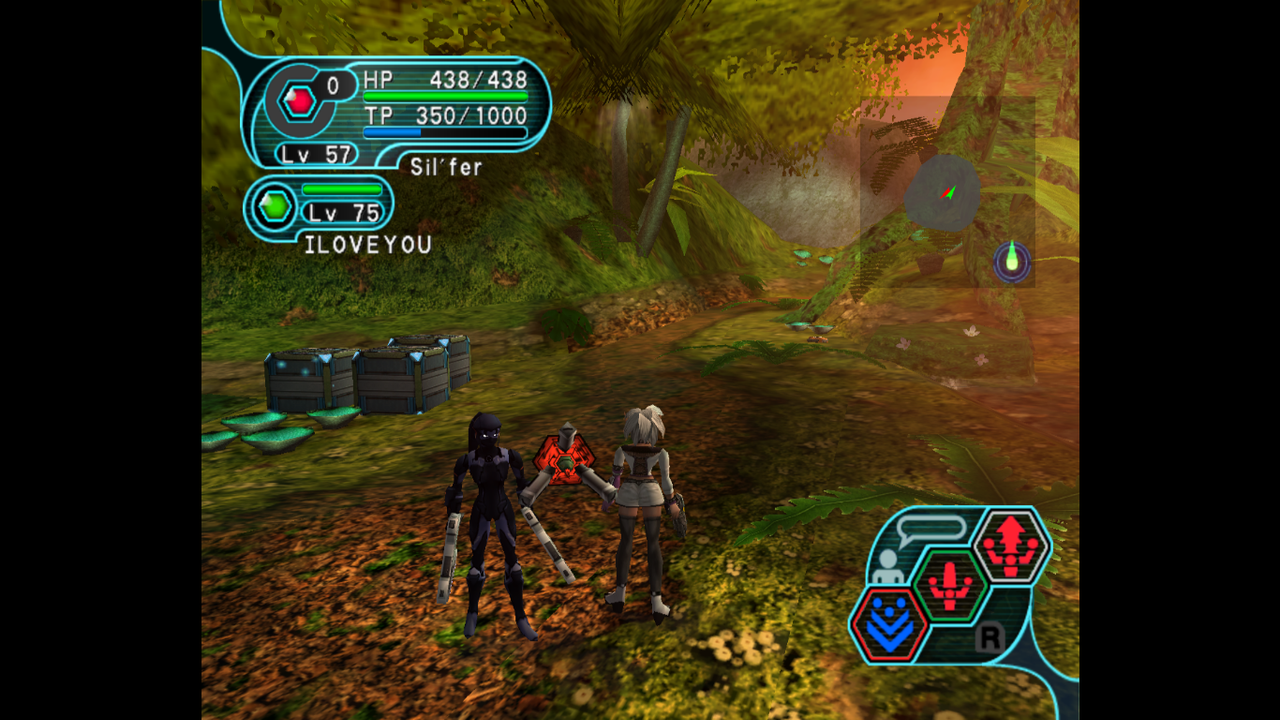Open the chat speech bubble
This screenshot has width=1280, height=720.
[x=931, y=529]
